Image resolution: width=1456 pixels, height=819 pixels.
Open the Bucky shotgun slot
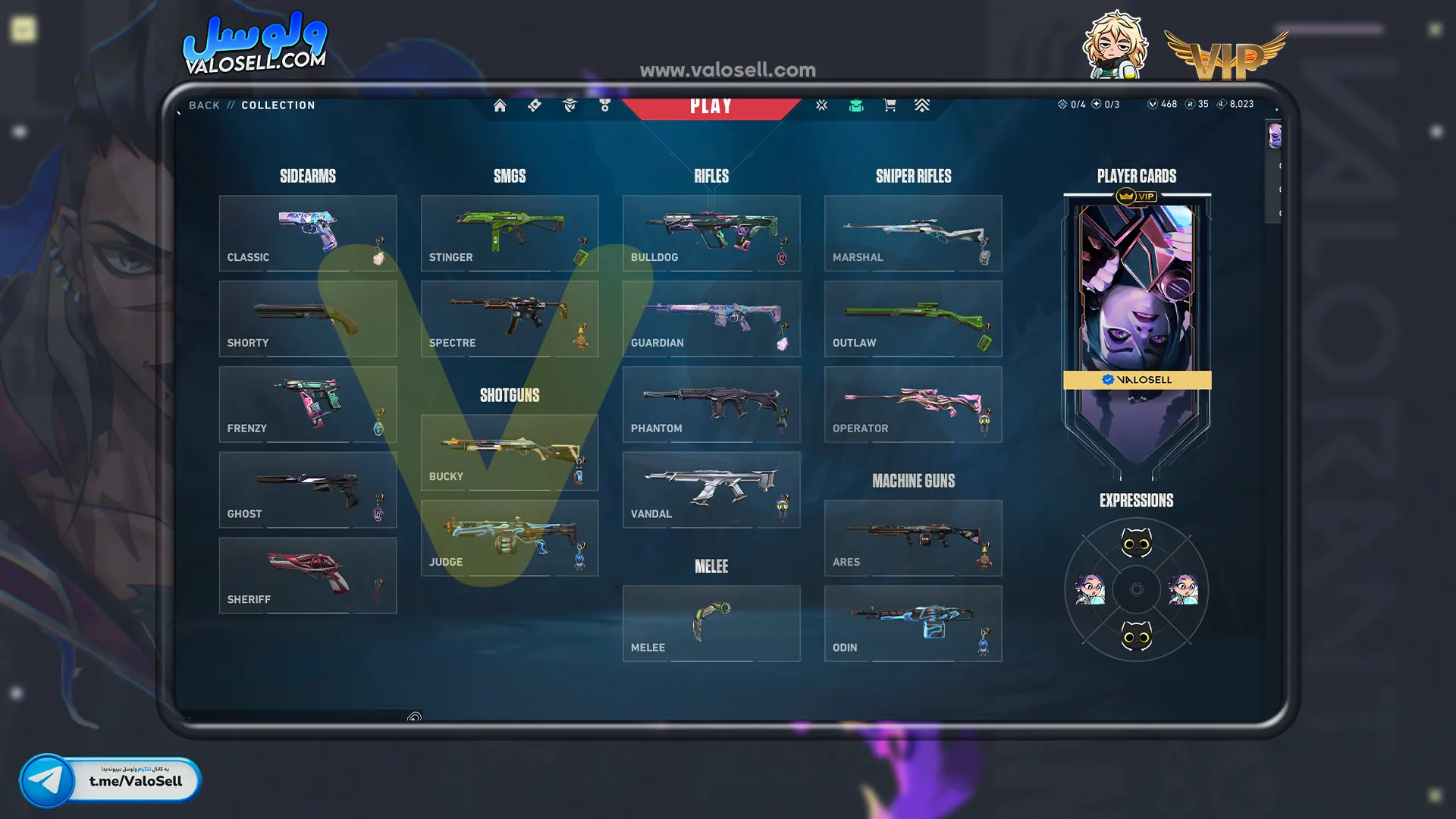coord(509,452)
